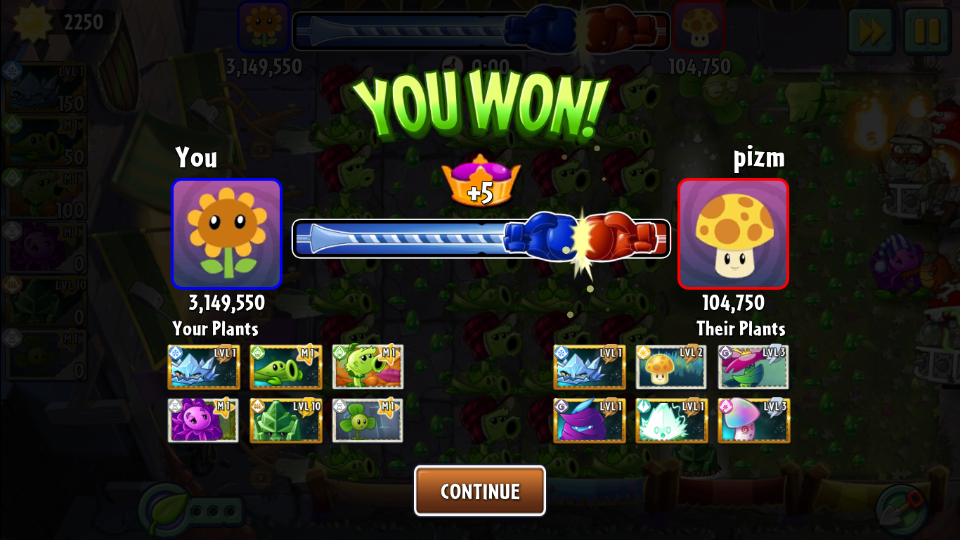Image resolution: width=960 pixels, height=540 pixels.
Task: Open pizm's mushroom profile portrait
Action: point(733,233)
